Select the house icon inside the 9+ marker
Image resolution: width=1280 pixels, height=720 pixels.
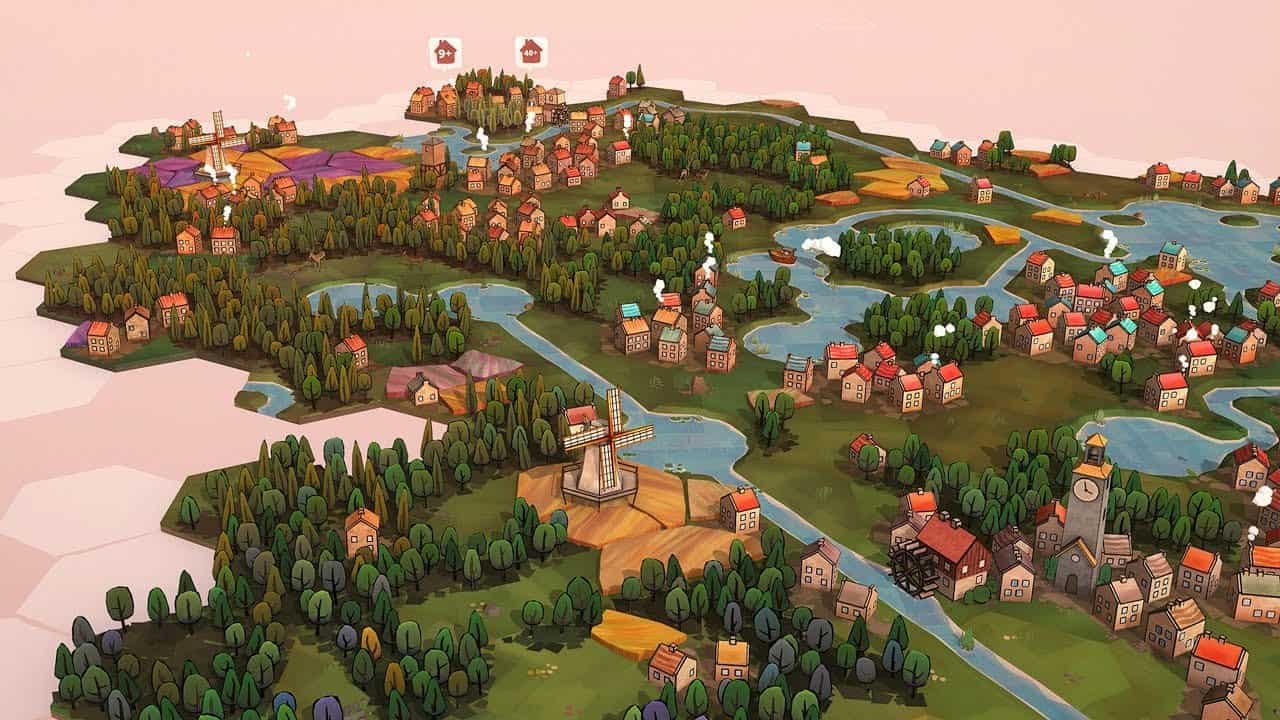(x=445, y=51)
